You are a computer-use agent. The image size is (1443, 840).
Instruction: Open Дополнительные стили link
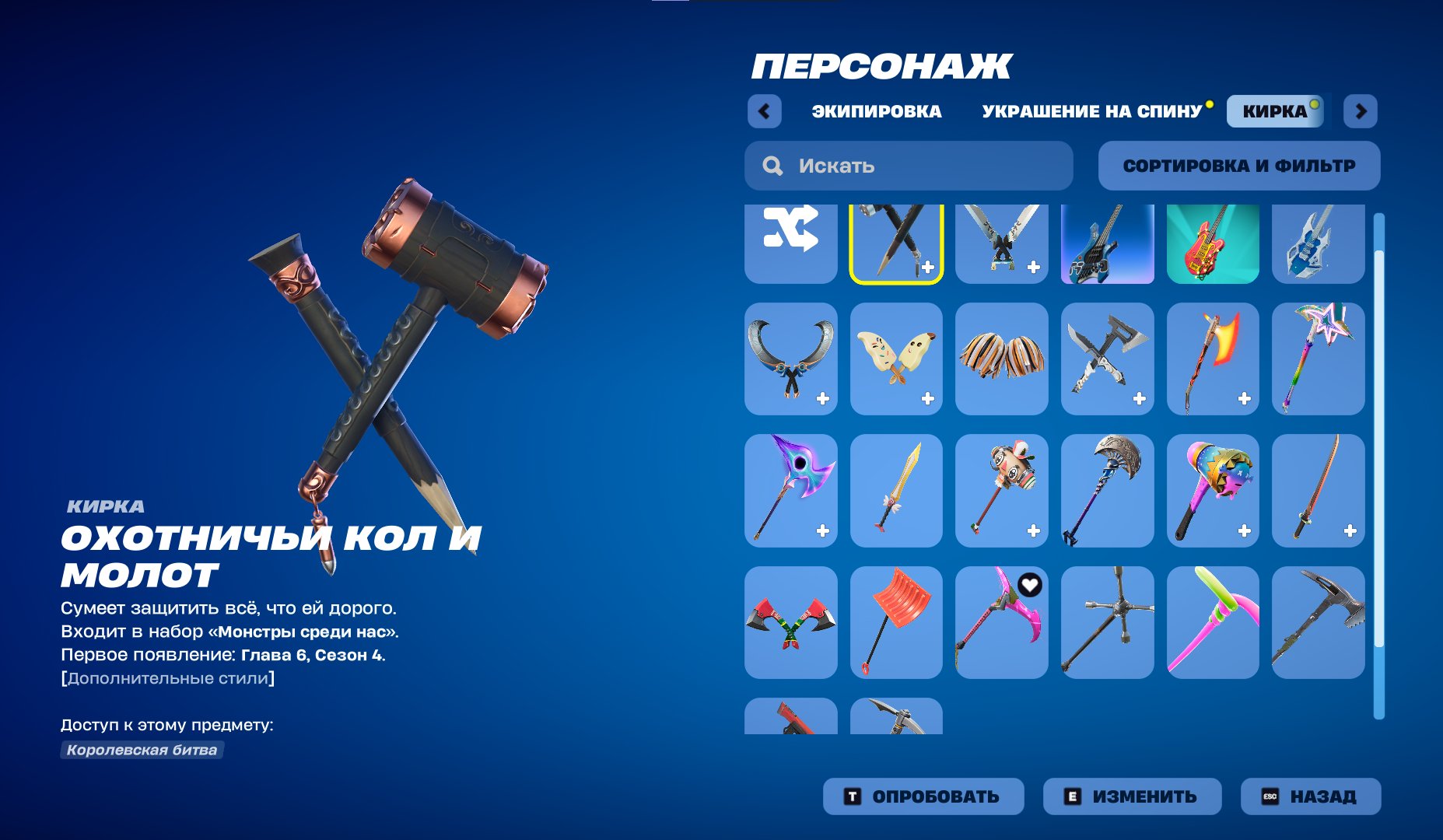point(168,677)
